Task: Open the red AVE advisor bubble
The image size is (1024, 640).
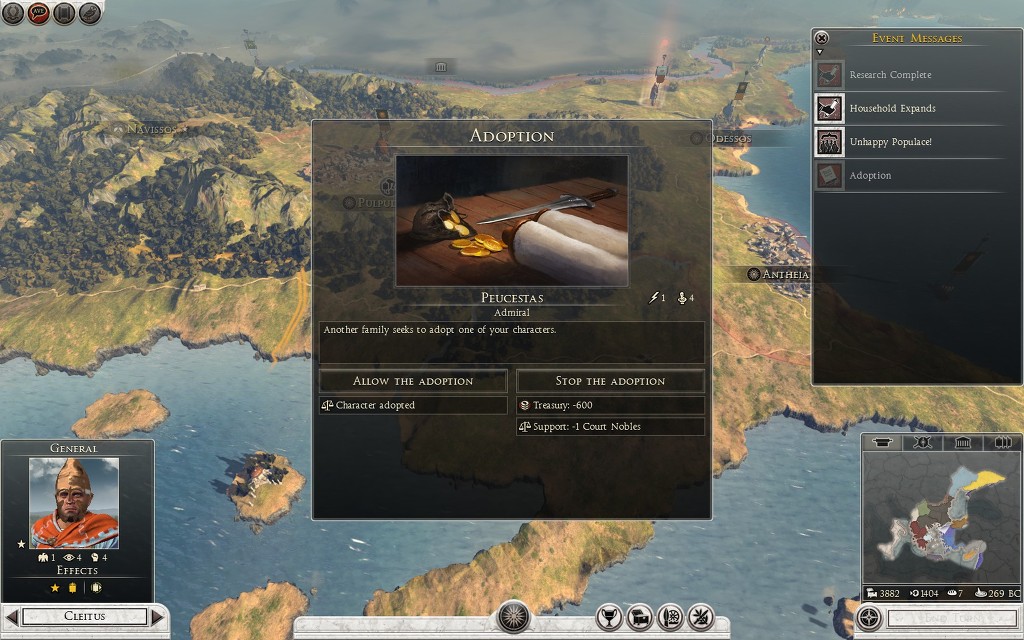Action: (39, 14)
